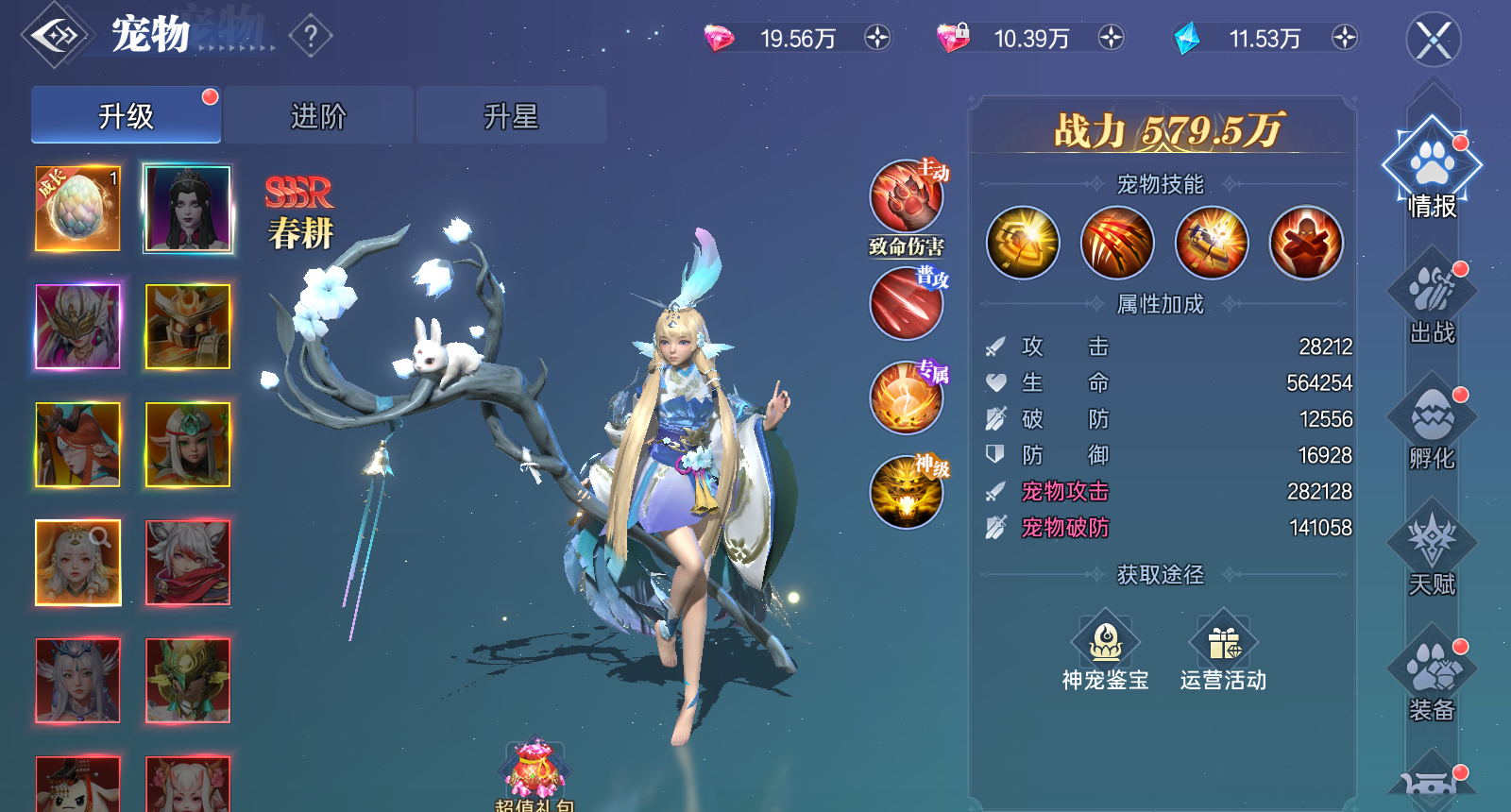Switch to the 进阶 (Advance) tab
The image size is (1511, 812).
[x=319, y=113]
